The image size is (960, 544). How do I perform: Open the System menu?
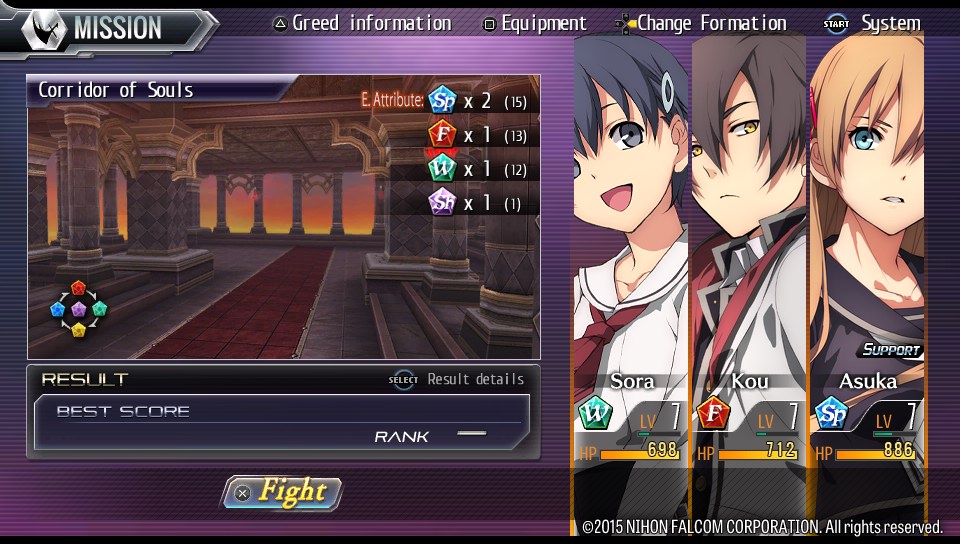(872, 23)
